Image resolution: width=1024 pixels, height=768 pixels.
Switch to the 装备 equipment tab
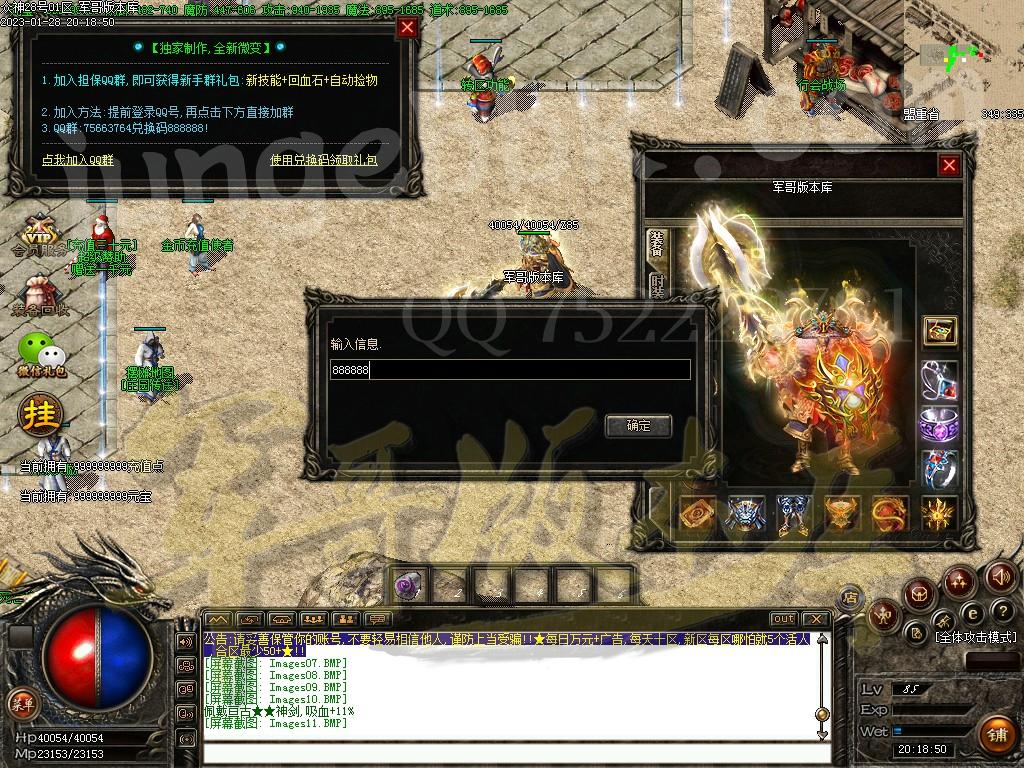click(x=657, y=244)
